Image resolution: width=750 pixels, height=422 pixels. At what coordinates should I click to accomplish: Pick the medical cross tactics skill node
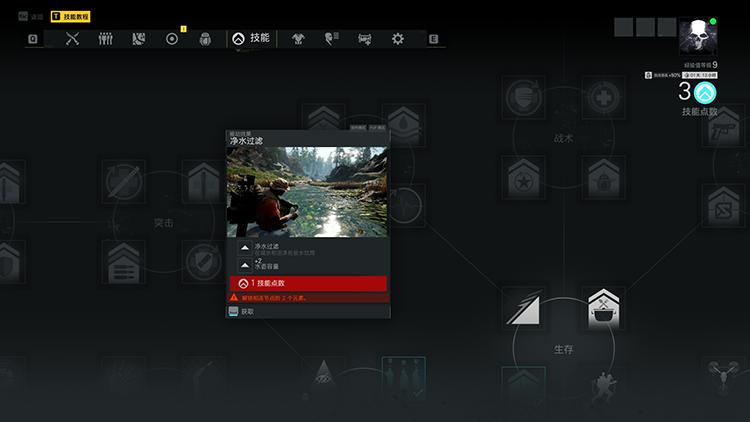click(x=603, y=98)
